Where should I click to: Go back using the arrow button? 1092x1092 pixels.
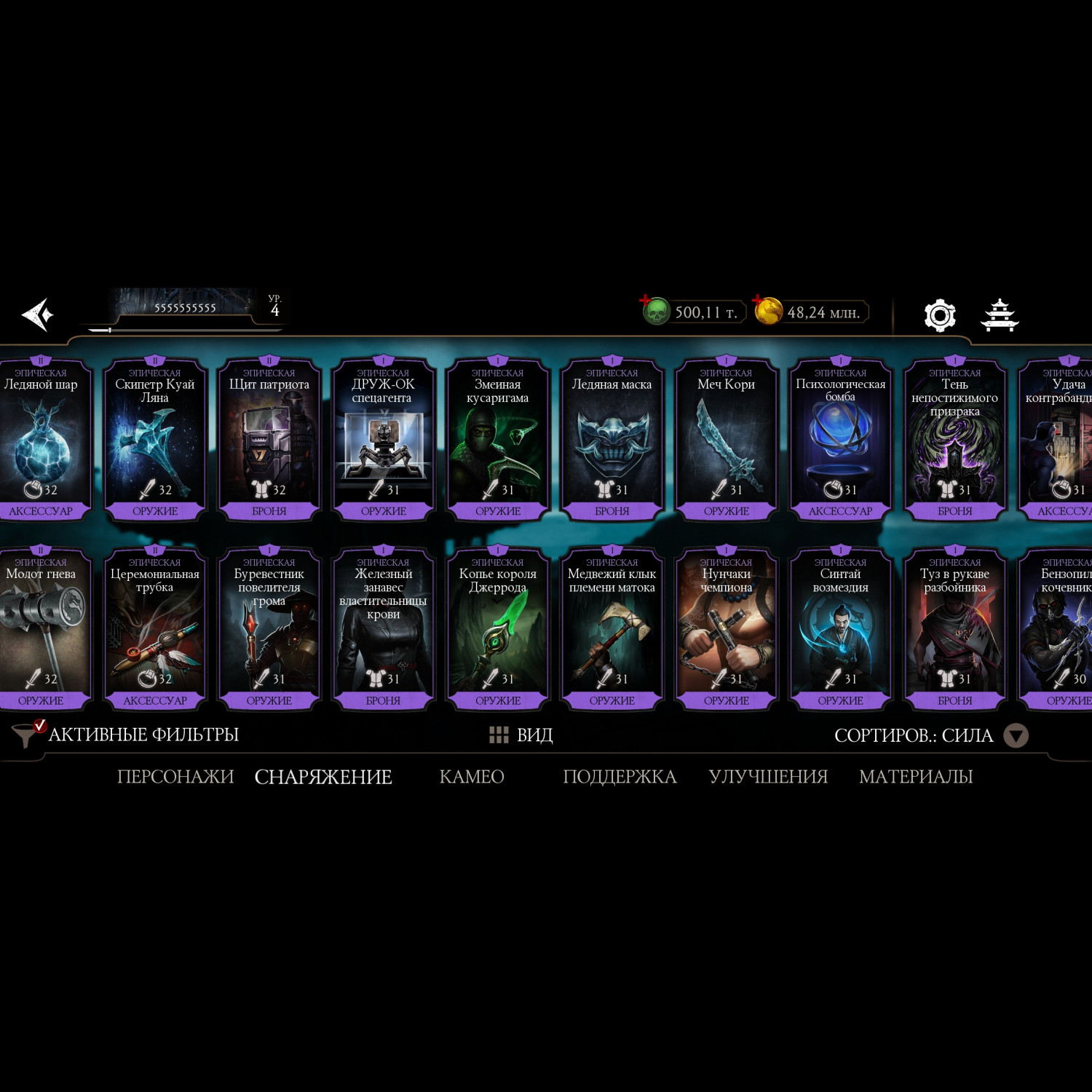point(38,314)
